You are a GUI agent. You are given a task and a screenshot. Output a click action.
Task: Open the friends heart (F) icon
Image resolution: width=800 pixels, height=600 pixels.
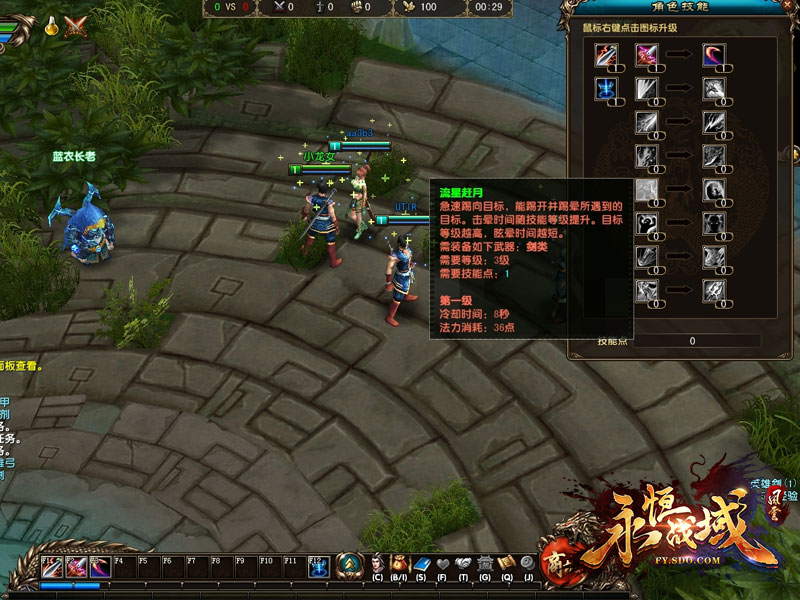442,565
